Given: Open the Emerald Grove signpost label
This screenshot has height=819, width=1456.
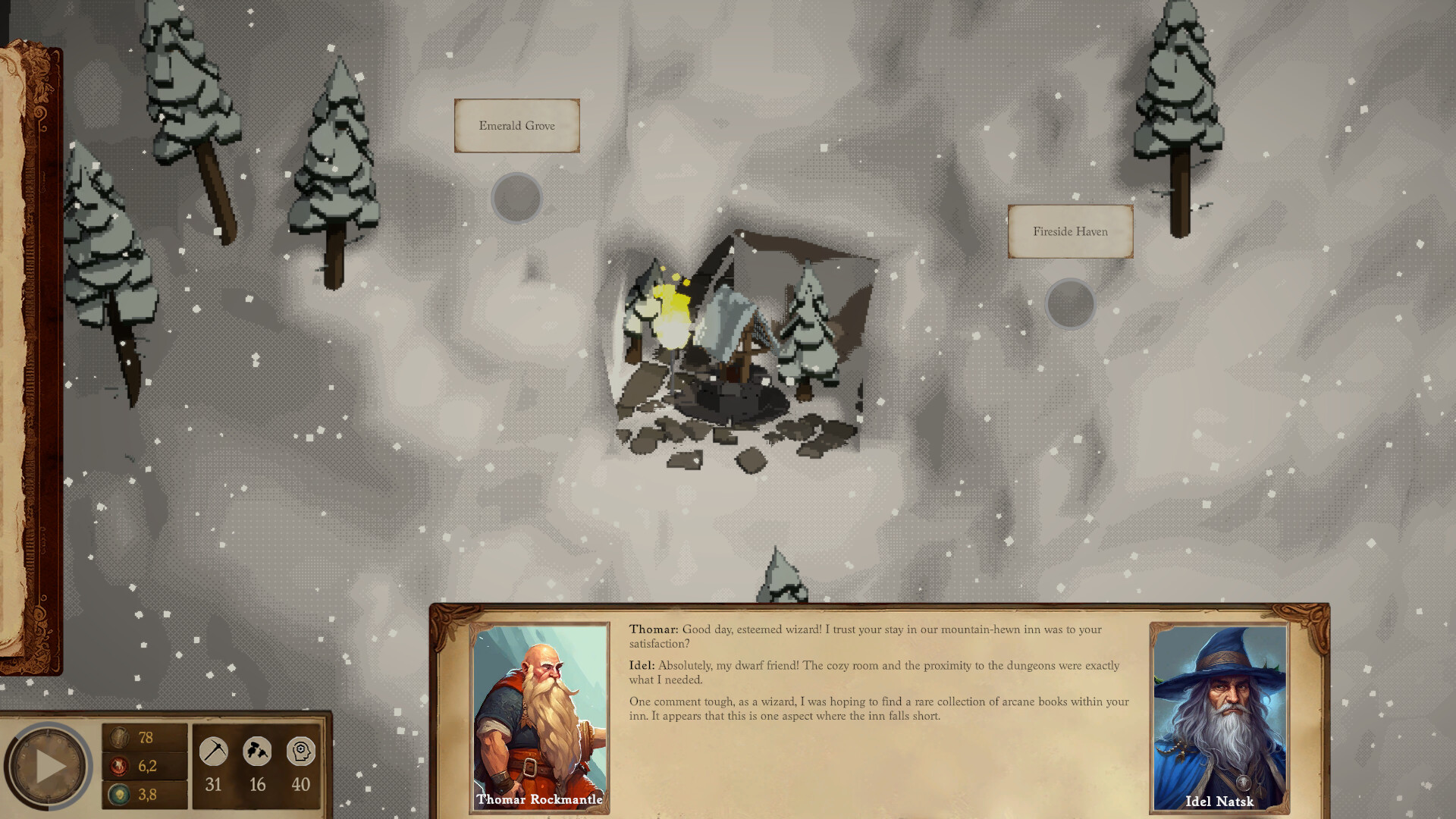Looking at the screenshot, I should tap(516, 125).
